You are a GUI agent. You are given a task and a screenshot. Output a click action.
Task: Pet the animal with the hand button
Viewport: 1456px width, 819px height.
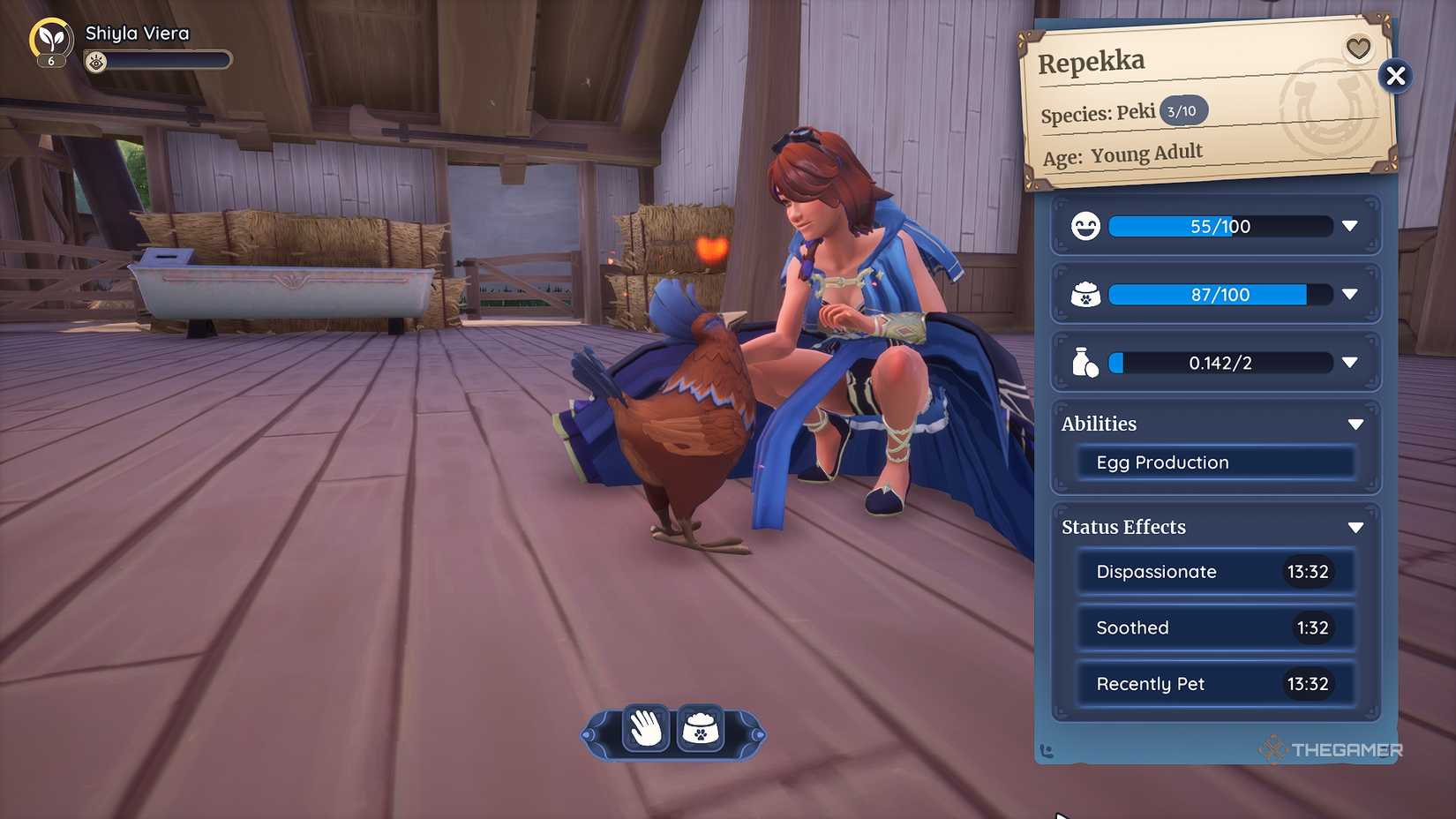click(x=646, y=729)
